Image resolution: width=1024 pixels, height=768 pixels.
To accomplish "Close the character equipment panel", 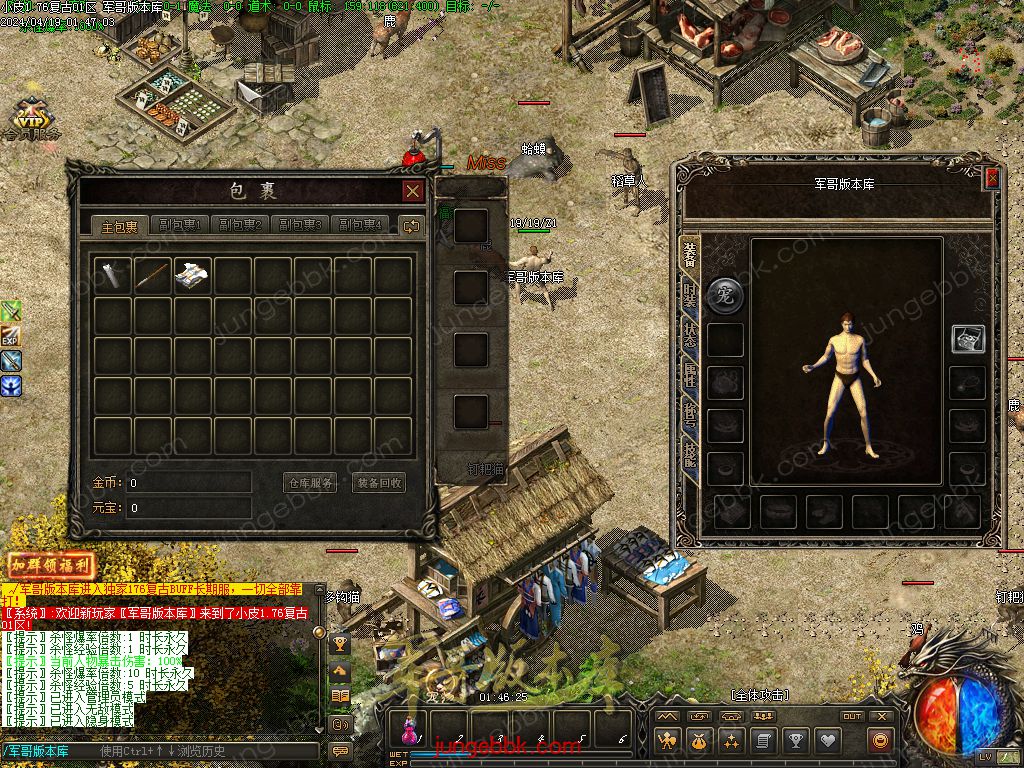I will coord(991,178).
